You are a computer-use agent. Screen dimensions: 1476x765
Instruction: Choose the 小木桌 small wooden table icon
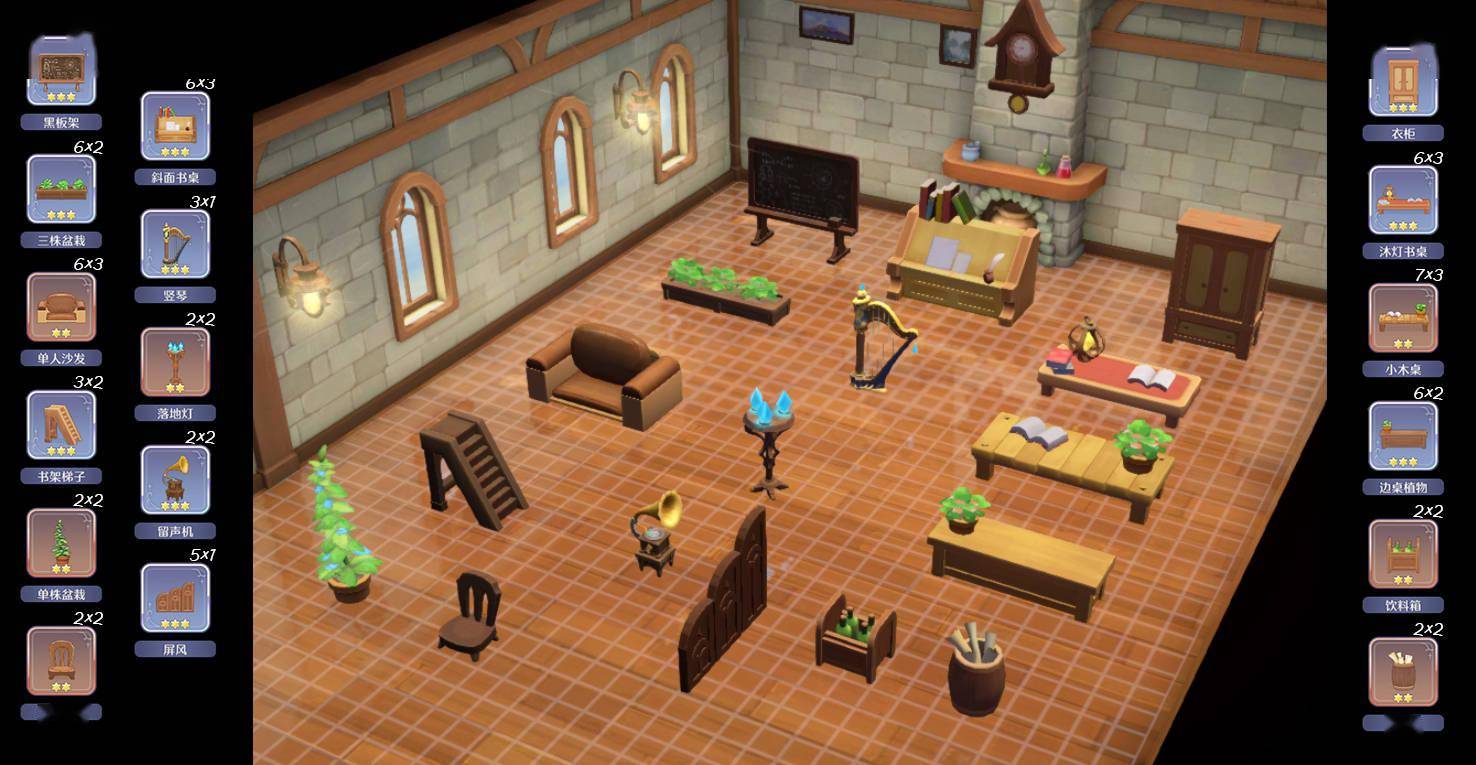tap(1403, 318)
